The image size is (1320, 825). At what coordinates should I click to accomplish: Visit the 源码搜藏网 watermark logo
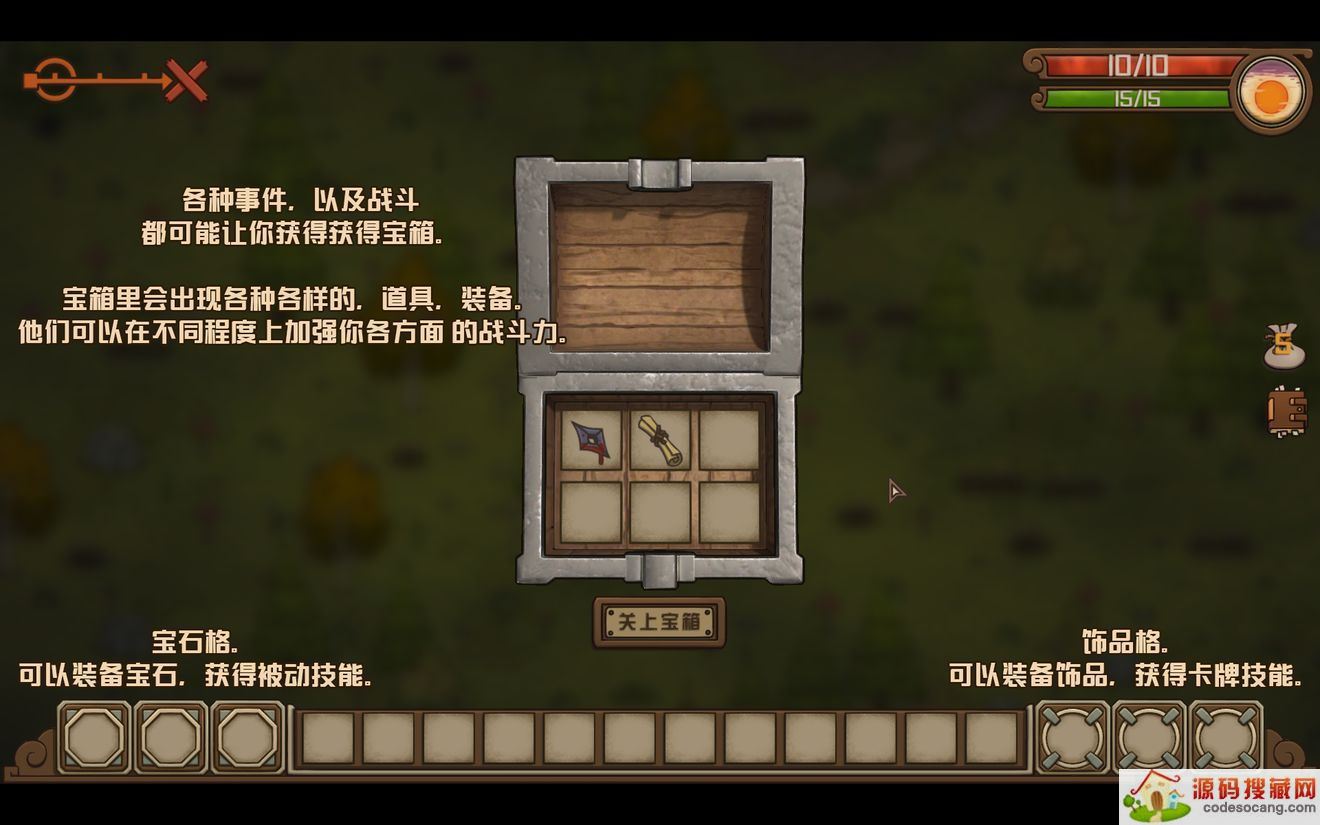coord(1222,796)
